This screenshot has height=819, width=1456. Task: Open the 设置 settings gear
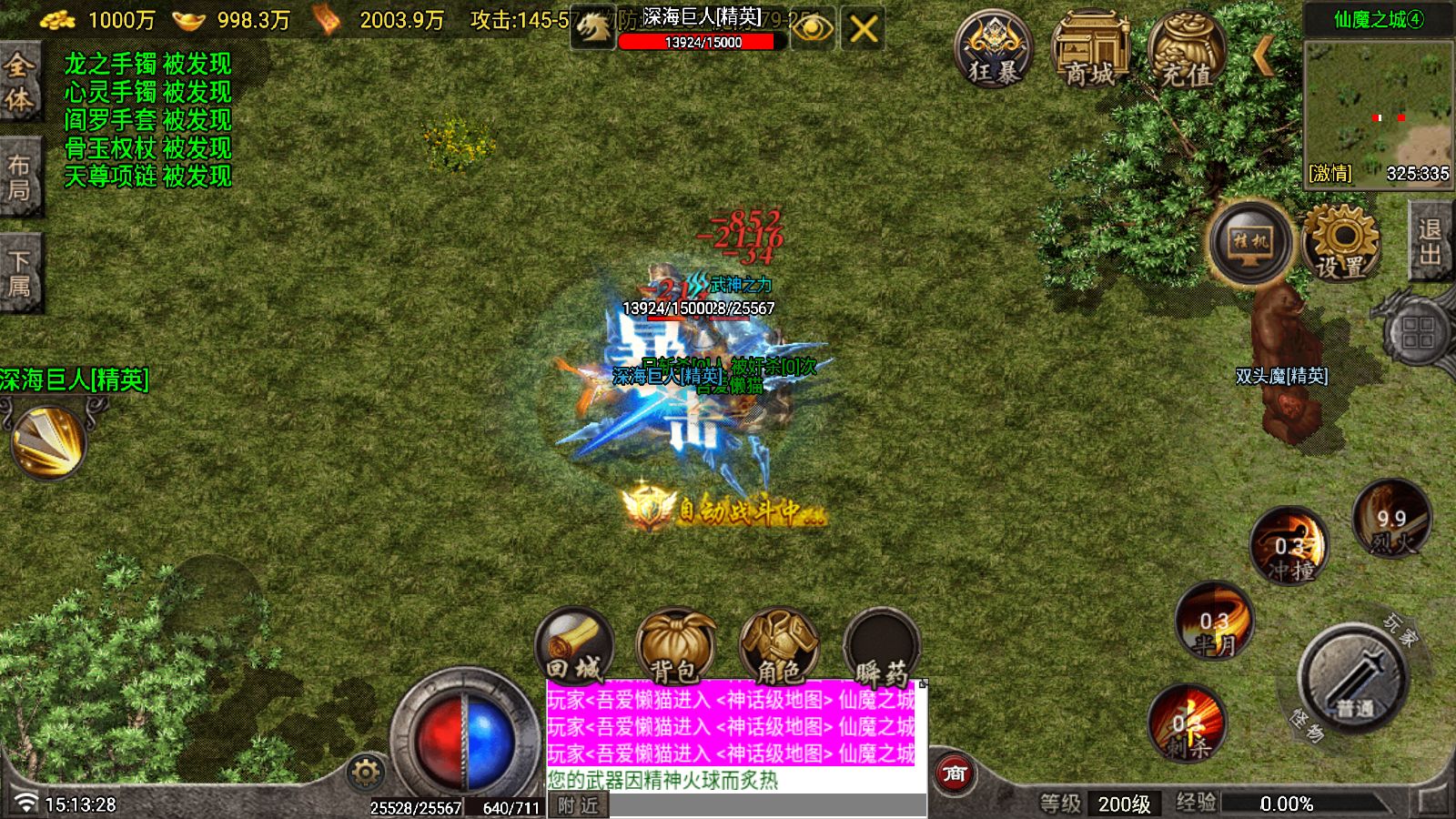coord(1340,242)
